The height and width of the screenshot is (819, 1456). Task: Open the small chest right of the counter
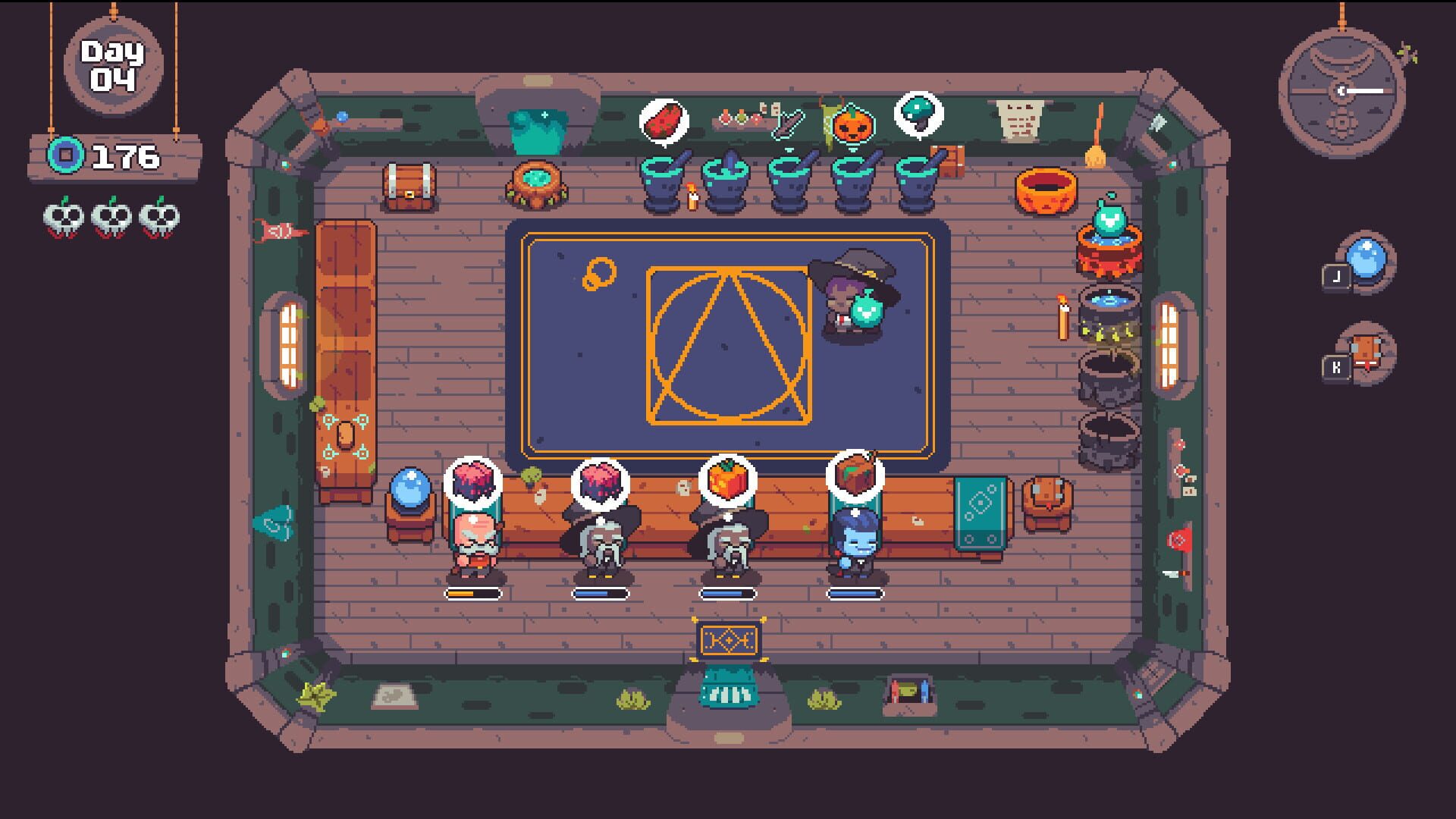click(x=1048, y=500)
